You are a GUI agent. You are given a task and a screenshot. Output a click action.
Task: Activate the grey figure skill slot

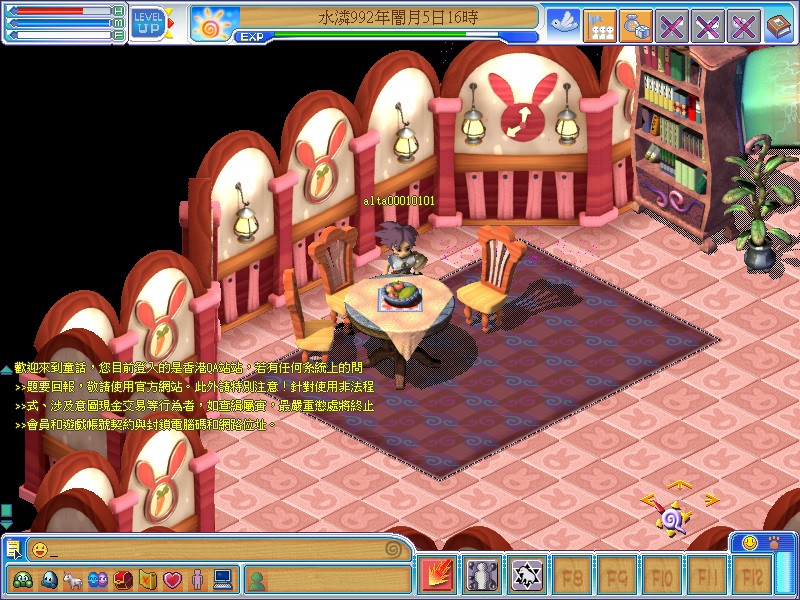[482, 575]
